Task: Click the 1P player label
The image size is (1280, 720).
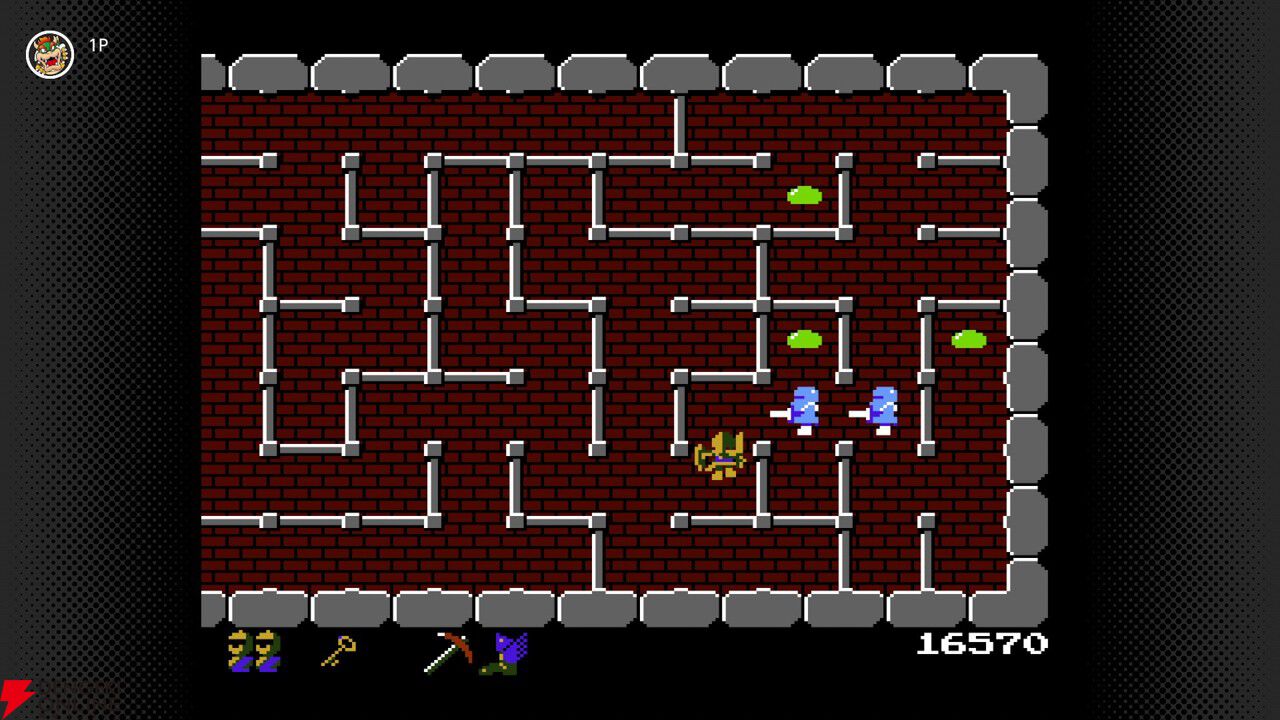Action: coord(100,46)
